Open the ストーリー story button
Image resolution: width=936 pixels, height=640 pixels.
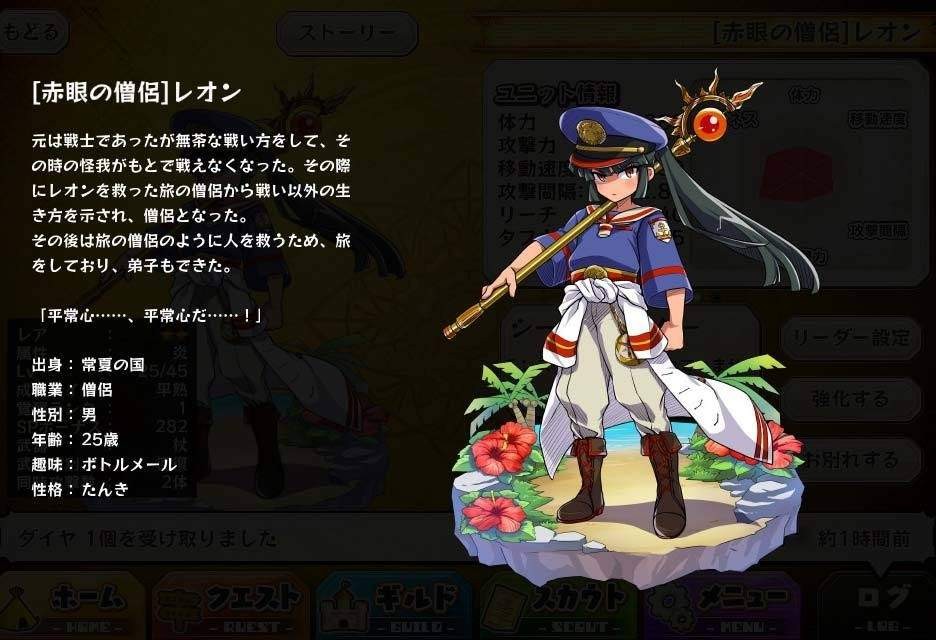pyautogui.click(x=347, y=33)
